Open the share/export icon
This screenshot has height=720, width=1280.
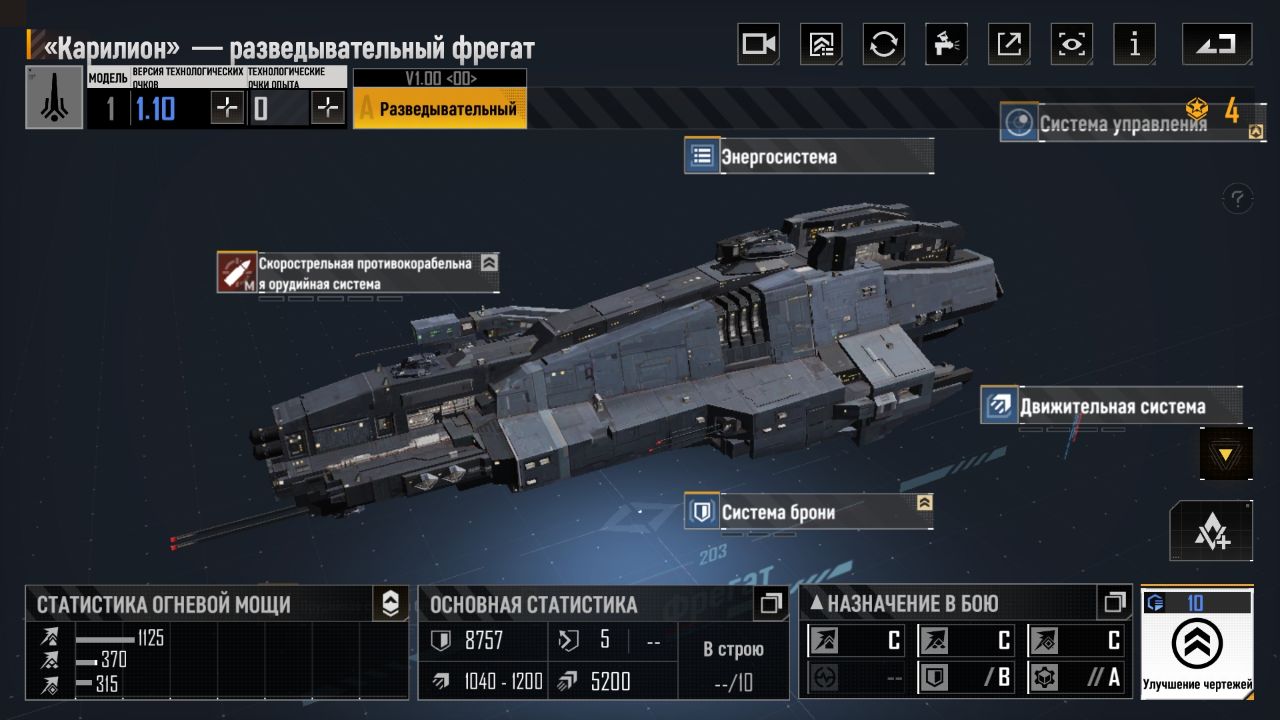(x=1009, y=44)
